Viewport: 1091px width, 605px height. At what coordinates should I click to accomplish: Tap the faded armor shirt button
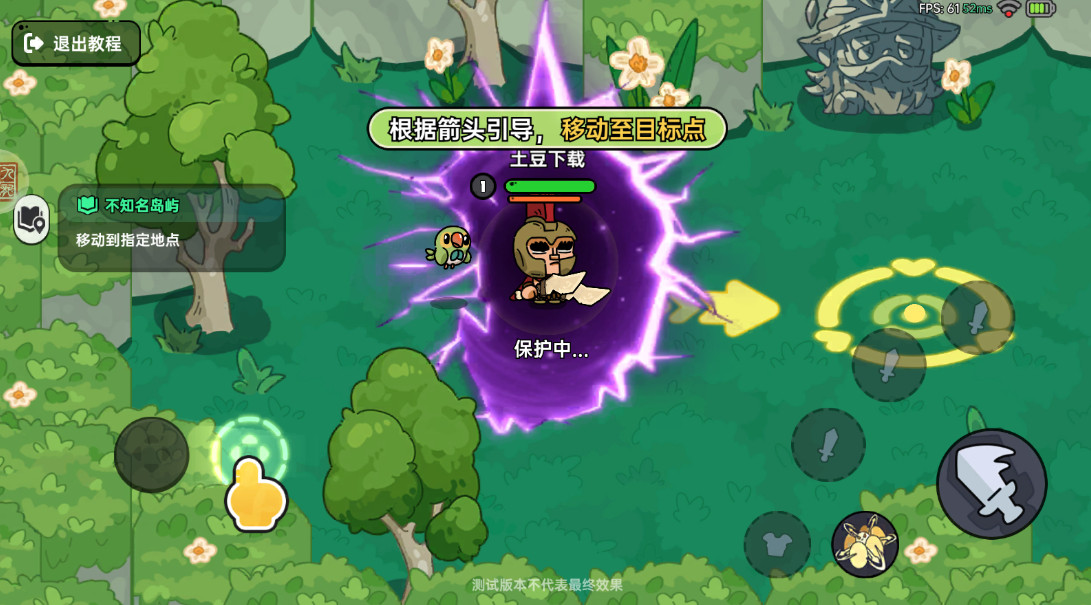tap(777, 544)
